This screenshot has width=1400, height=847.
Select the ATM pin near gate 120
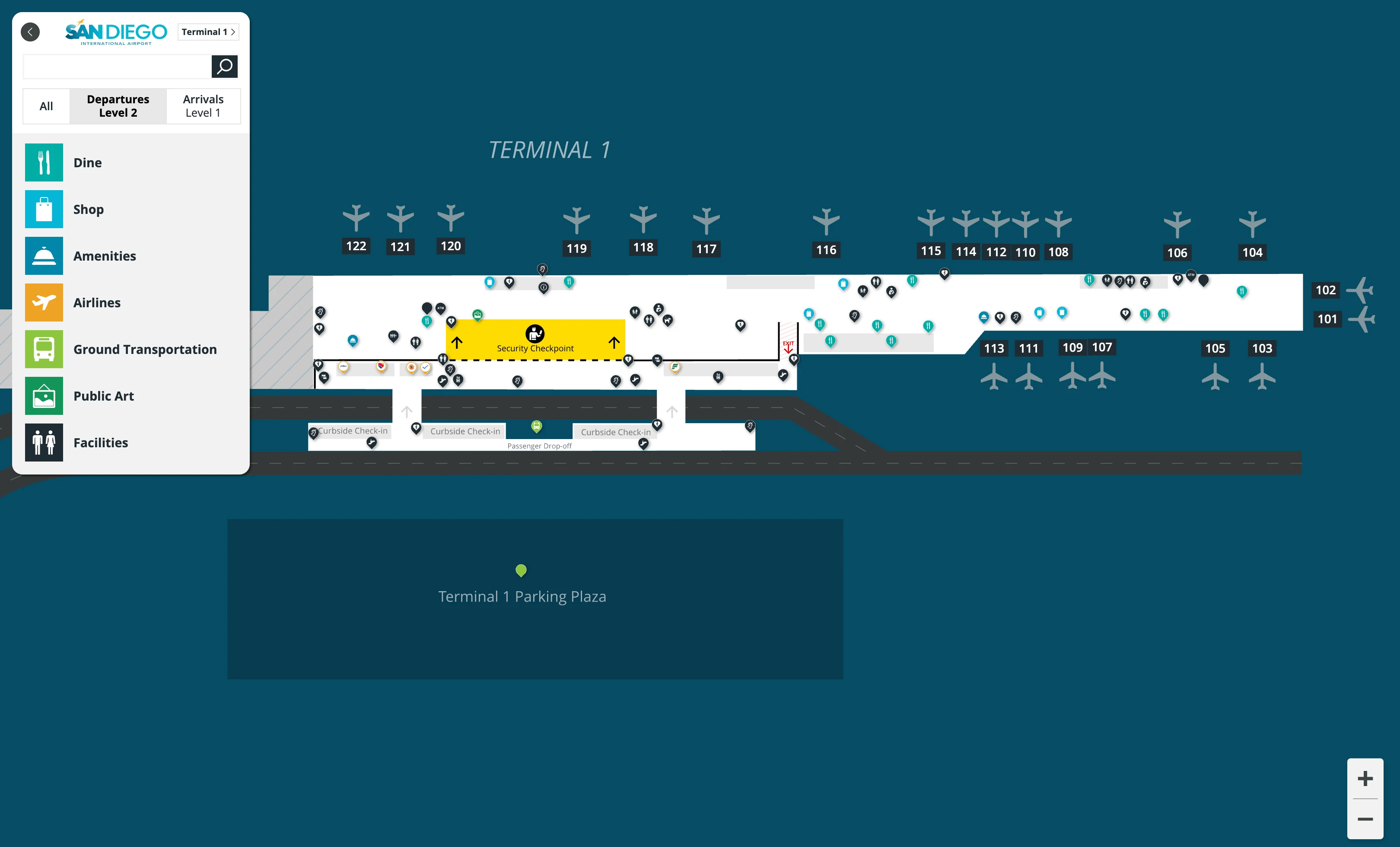point(440,309)
